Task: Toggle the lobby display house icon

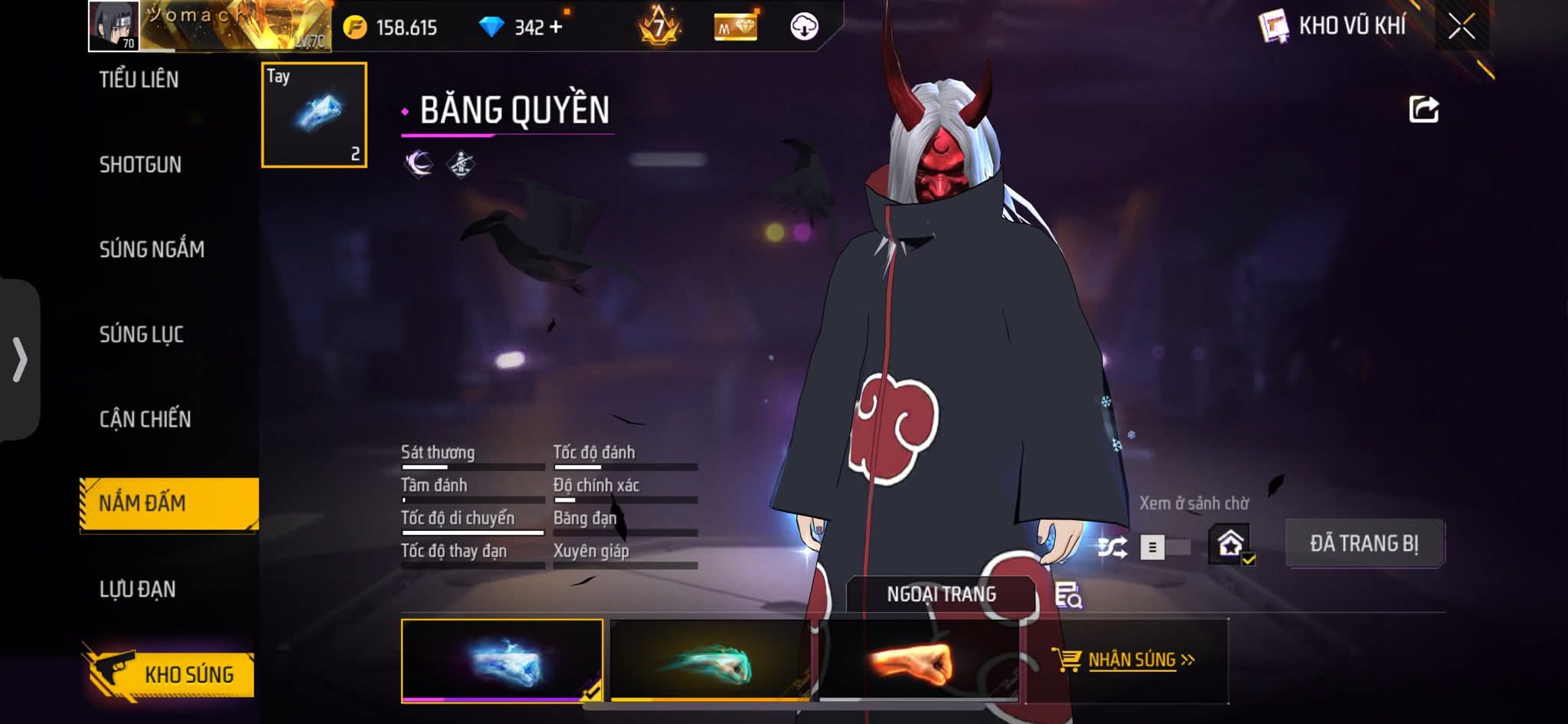Action: (x=1230, y=544)
